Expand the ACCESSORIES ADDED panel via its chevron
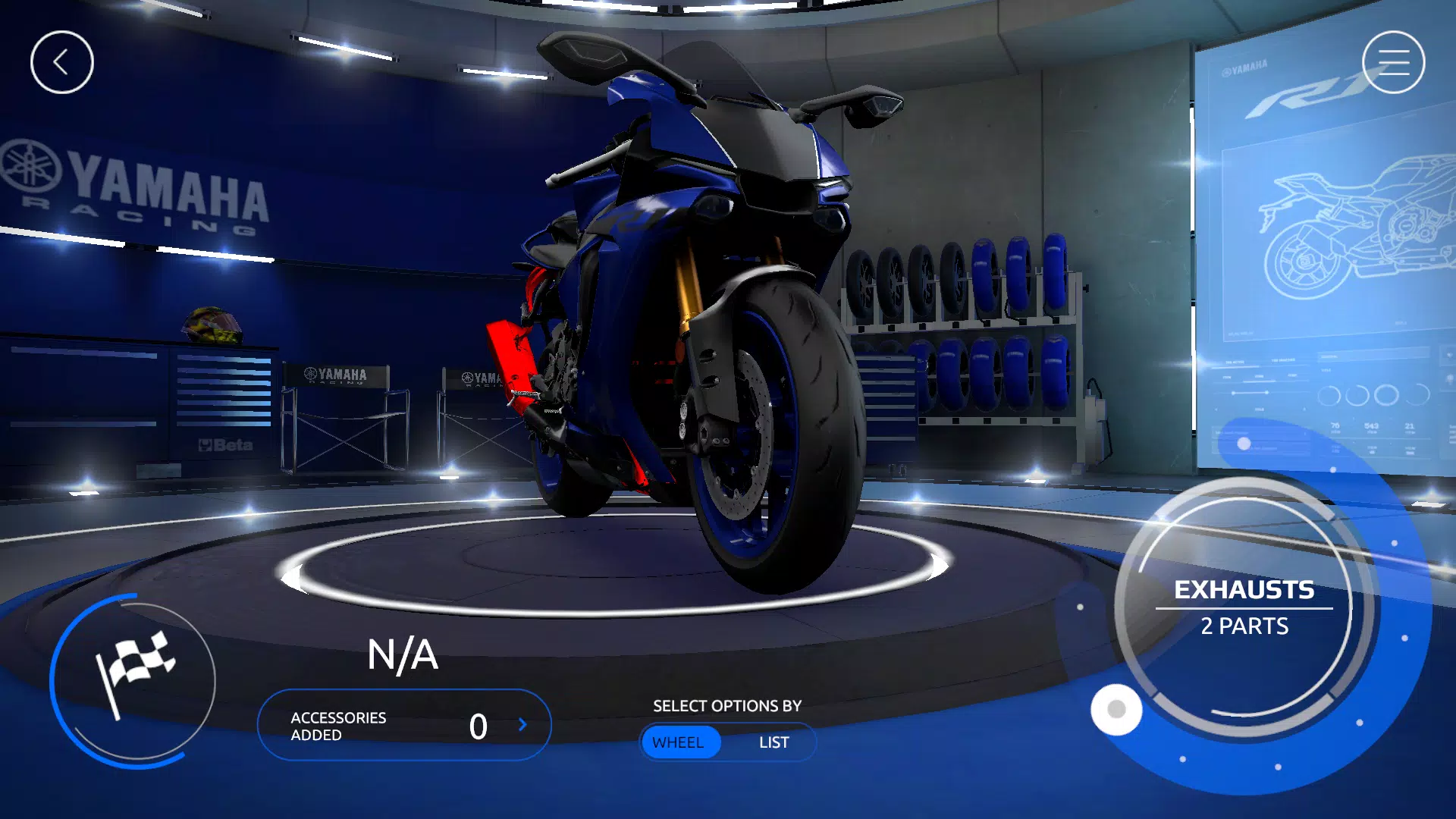This screenshot has height=819, width=1456. coord(522,725)
